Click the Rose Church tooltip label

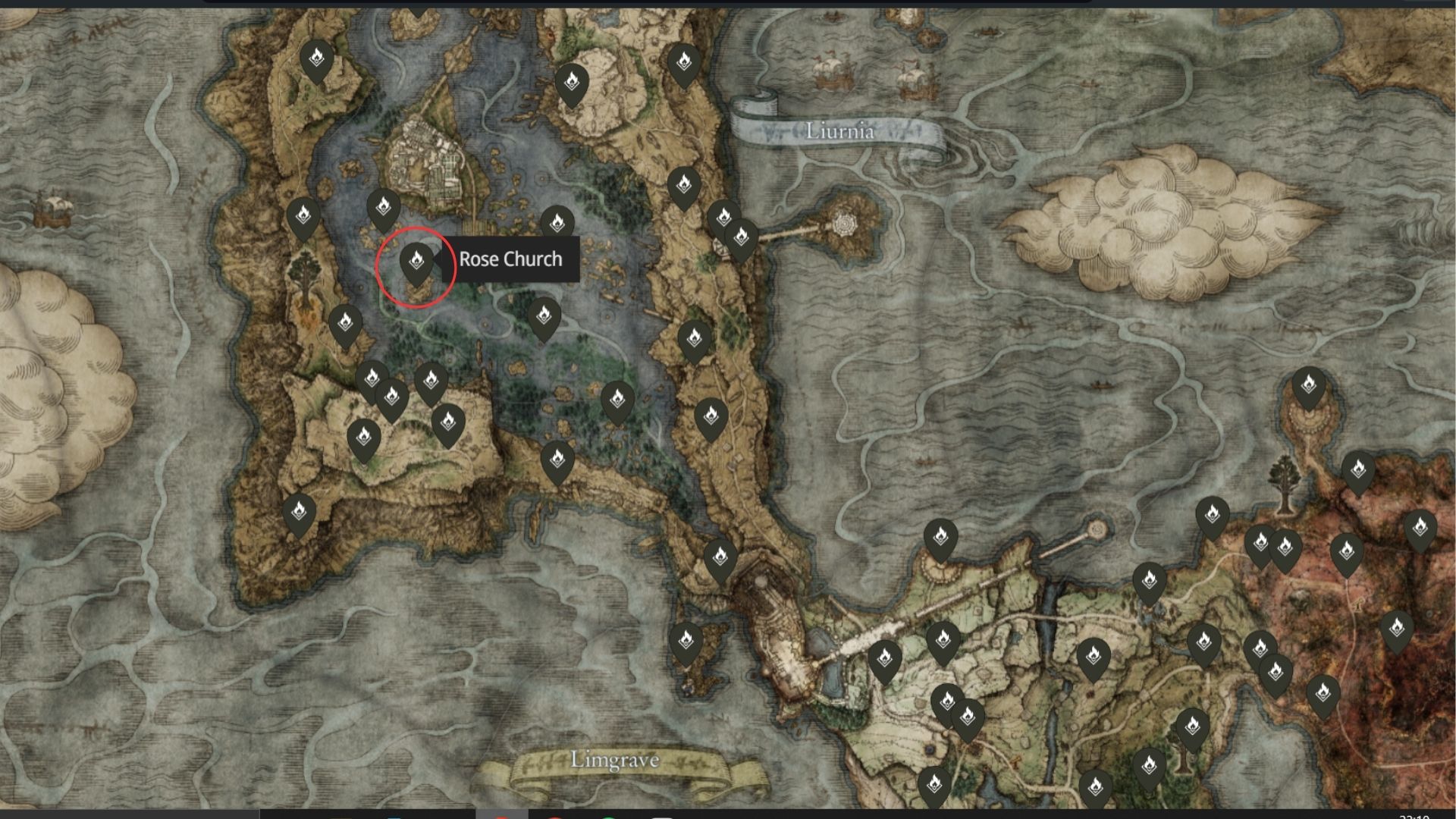512,259
